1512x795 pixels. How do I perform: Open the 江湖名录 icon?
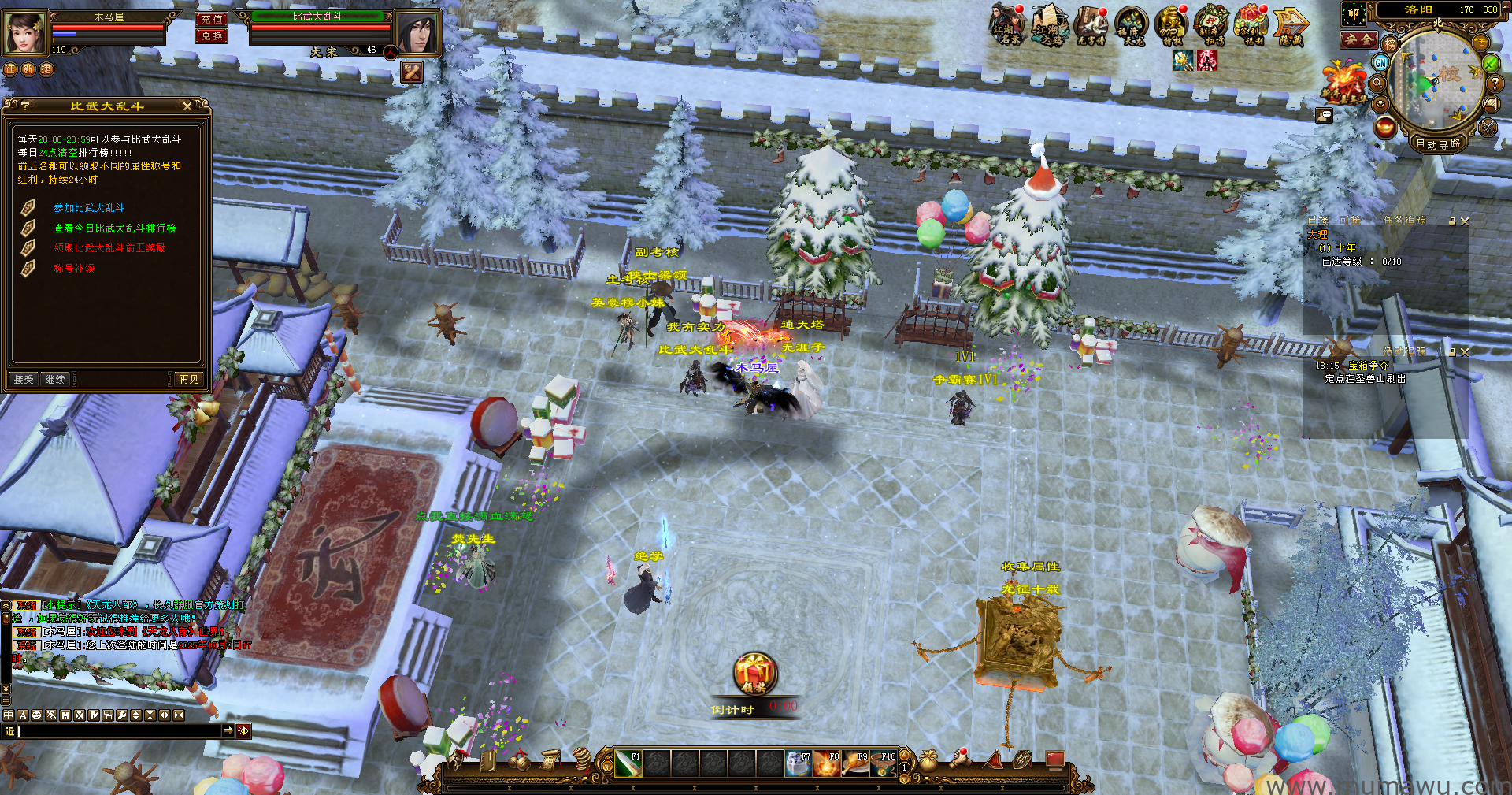point(1006,25)
